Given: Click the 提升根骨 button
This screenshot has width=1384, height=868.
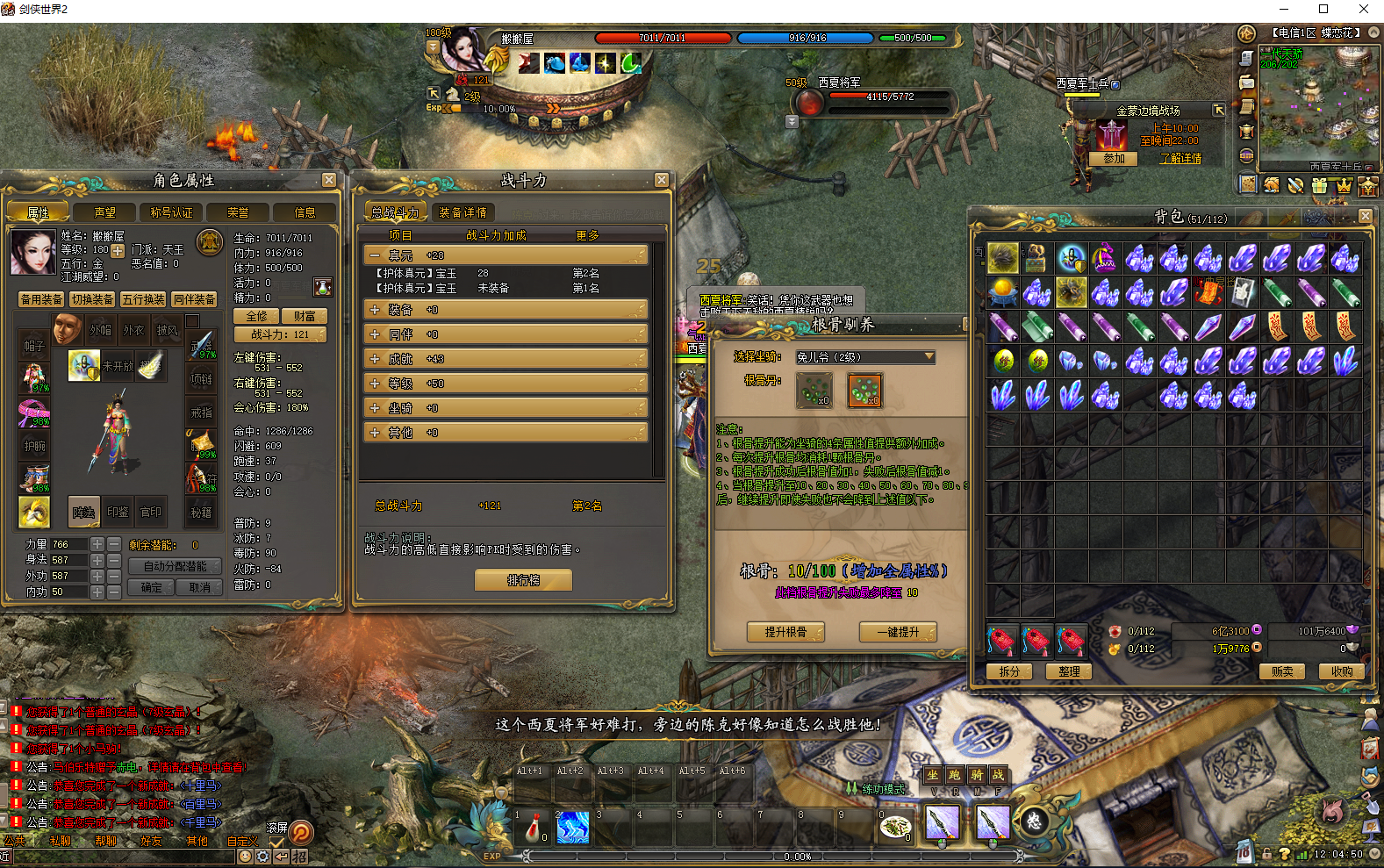Looking at the screenshot, I should tap(785, 632).
